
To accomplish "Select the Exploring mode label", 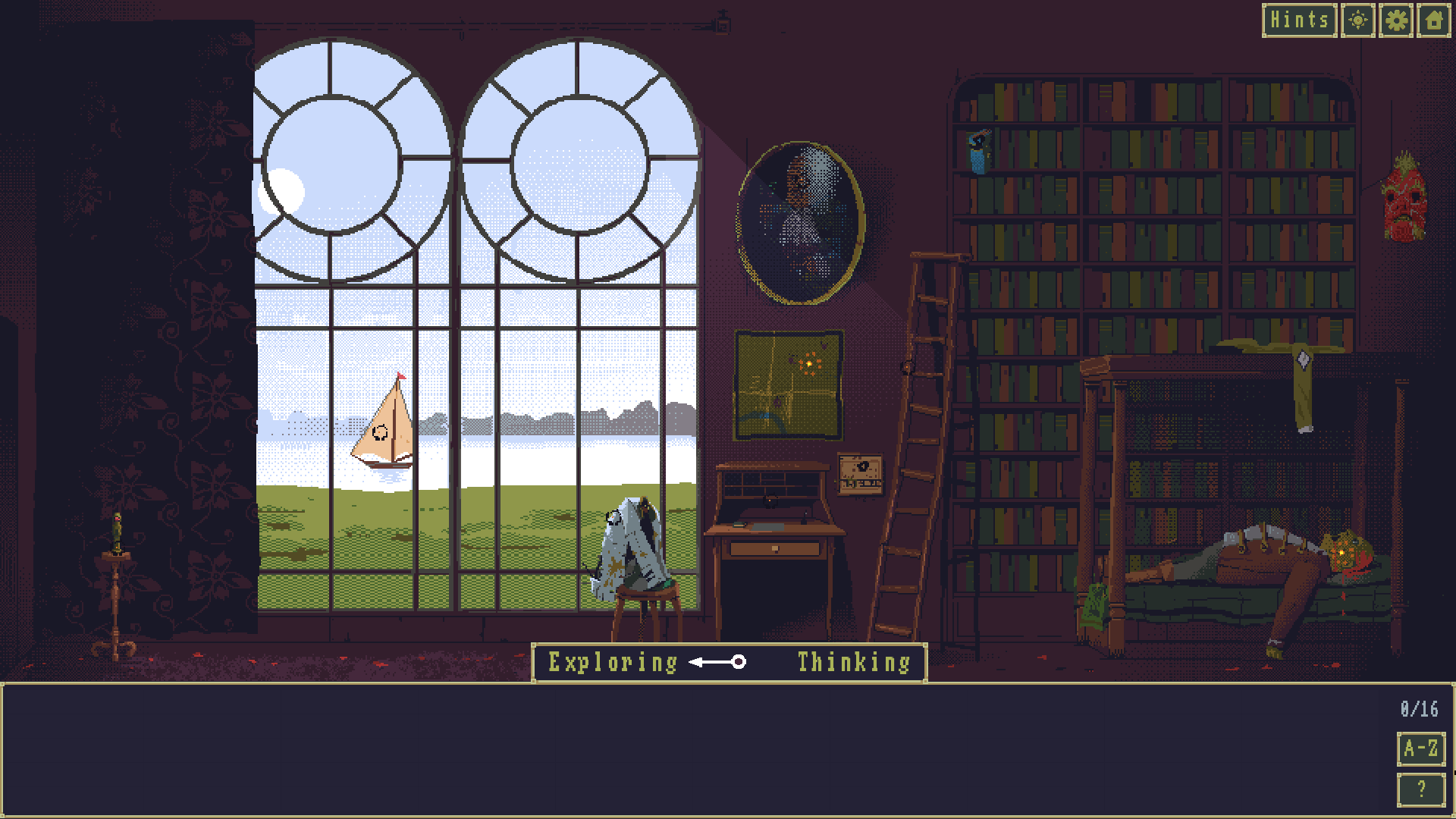I will 613,663.
